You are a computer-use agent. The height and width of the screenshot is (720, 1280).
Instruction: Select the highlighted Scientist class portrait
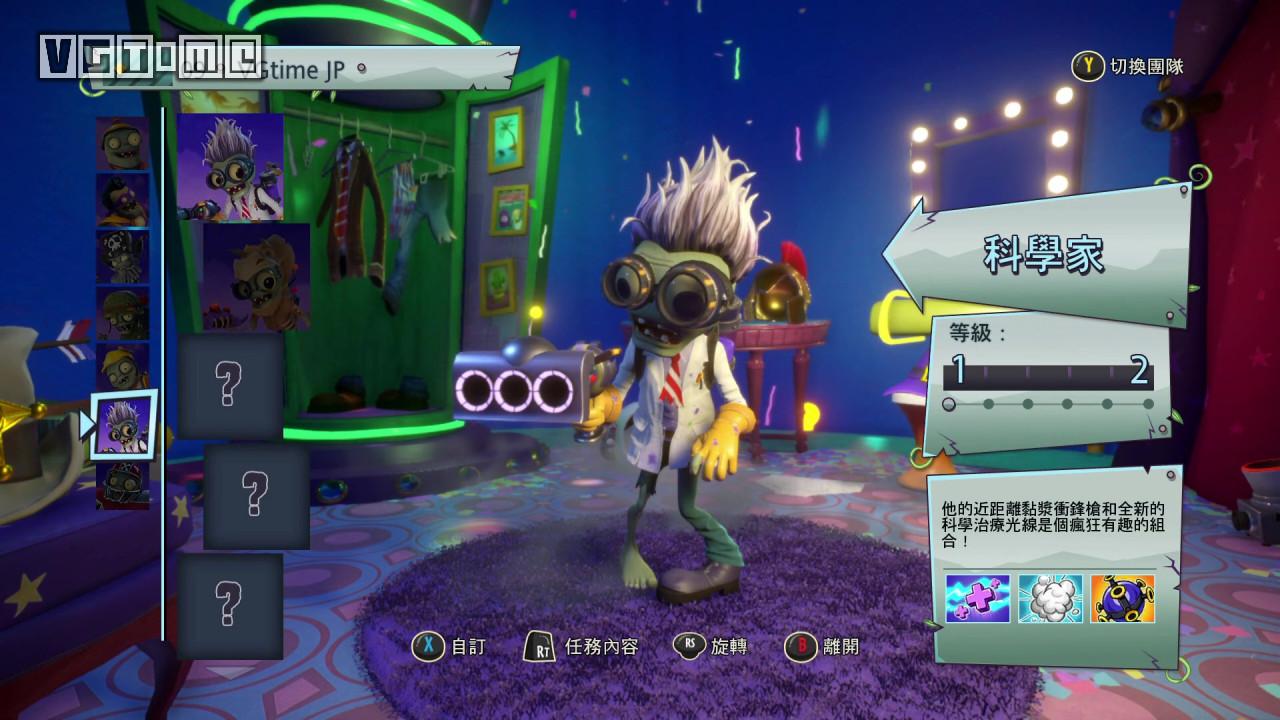coord(124,425)
